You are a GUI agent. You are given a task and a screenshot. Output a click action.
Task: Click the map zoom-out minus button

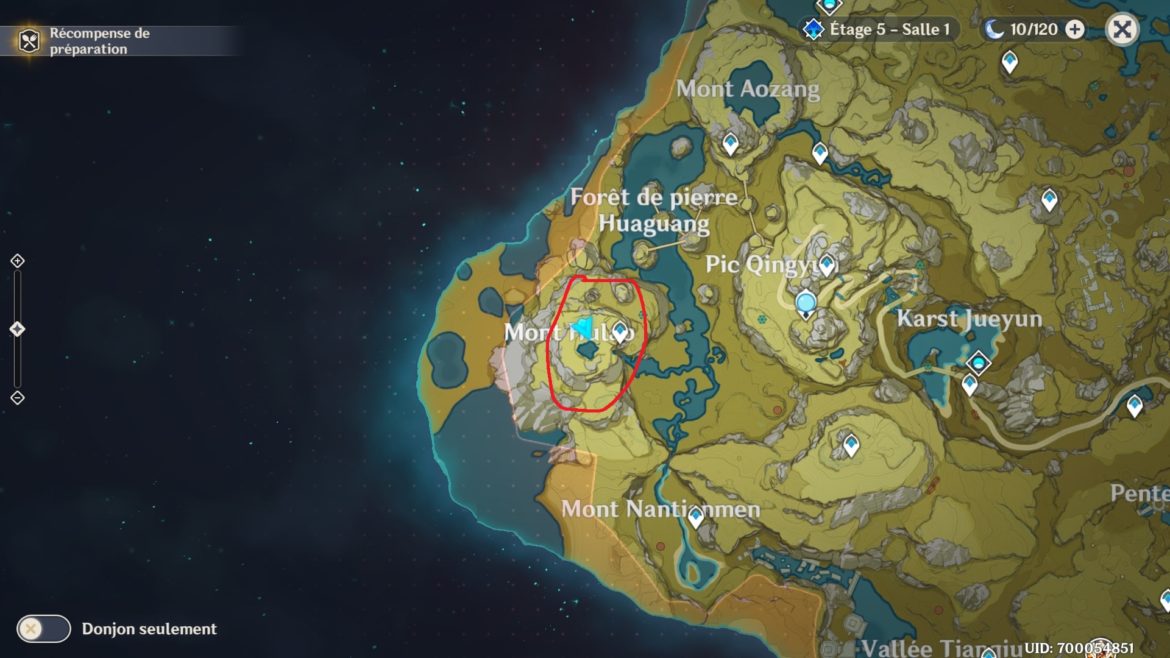coord(17,398)
